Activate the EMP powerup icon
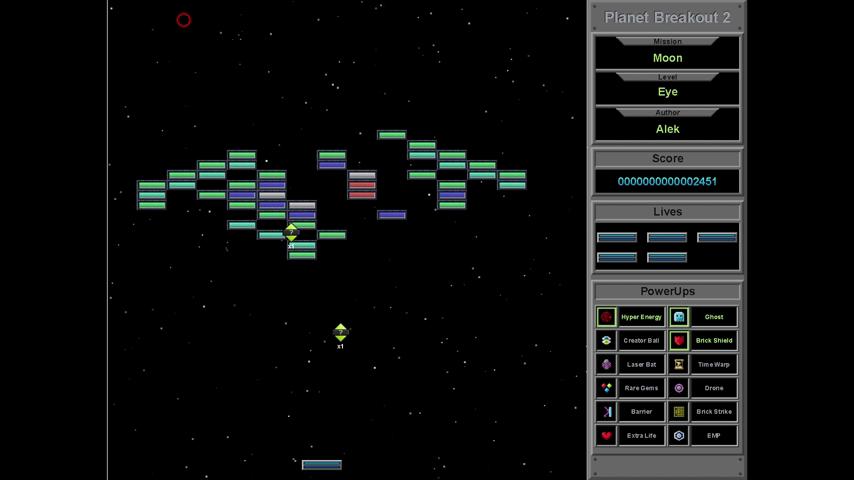The image size is (854, 480). (679, 436)
